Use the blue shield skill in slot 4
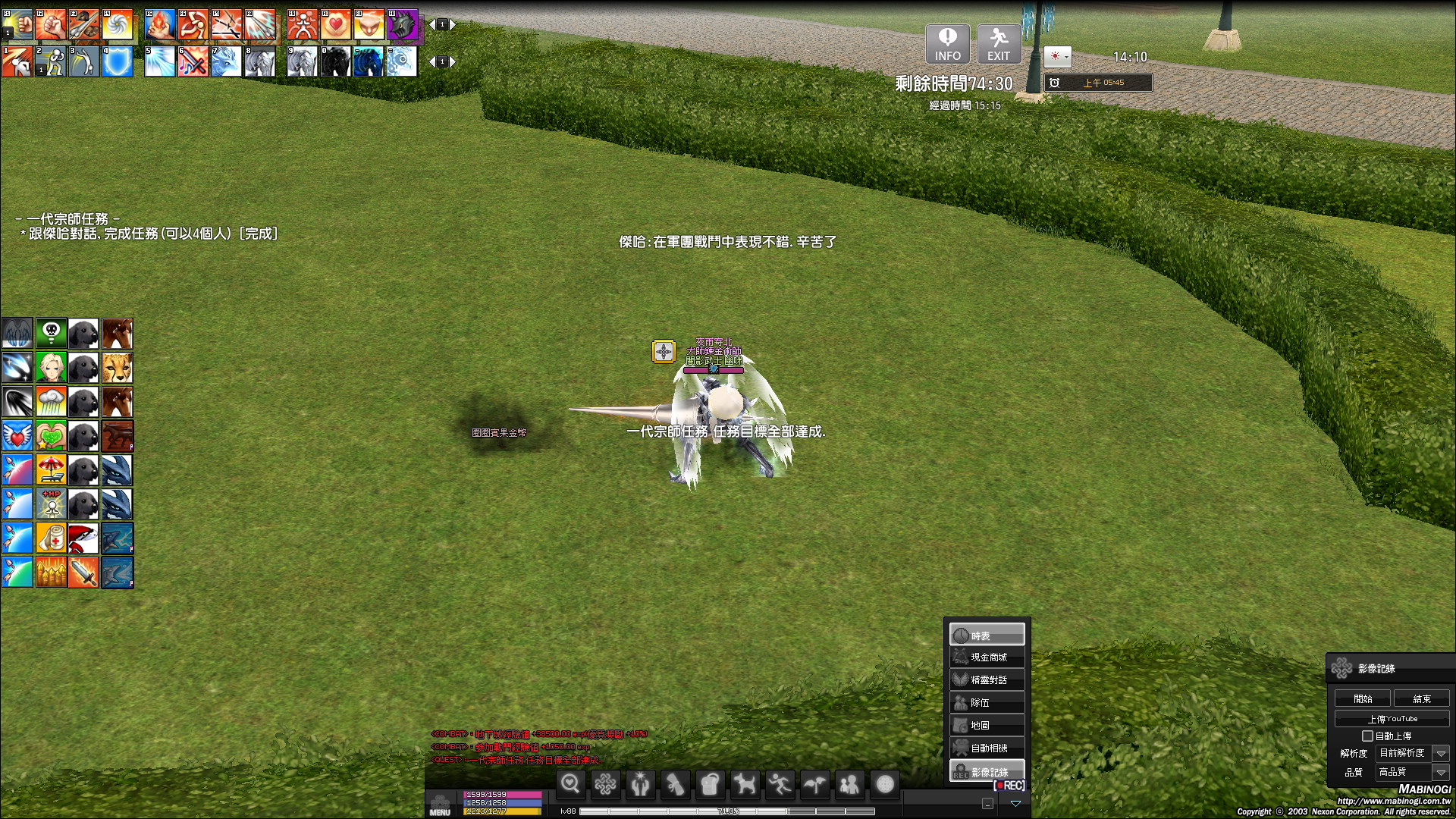 point(118,62)
